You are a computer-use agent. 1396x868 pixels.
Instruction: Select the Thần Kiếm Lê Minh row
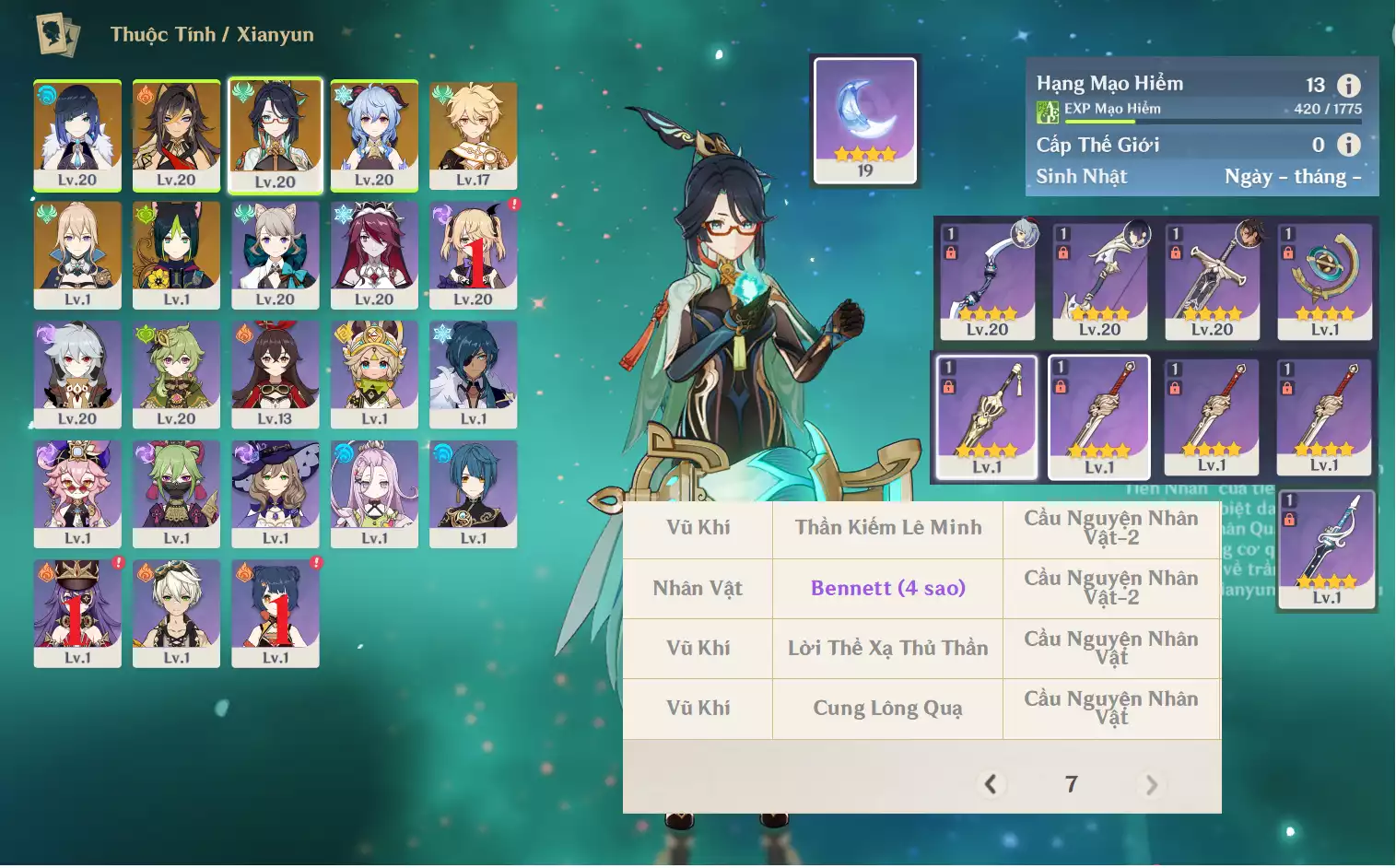(887, 528)
